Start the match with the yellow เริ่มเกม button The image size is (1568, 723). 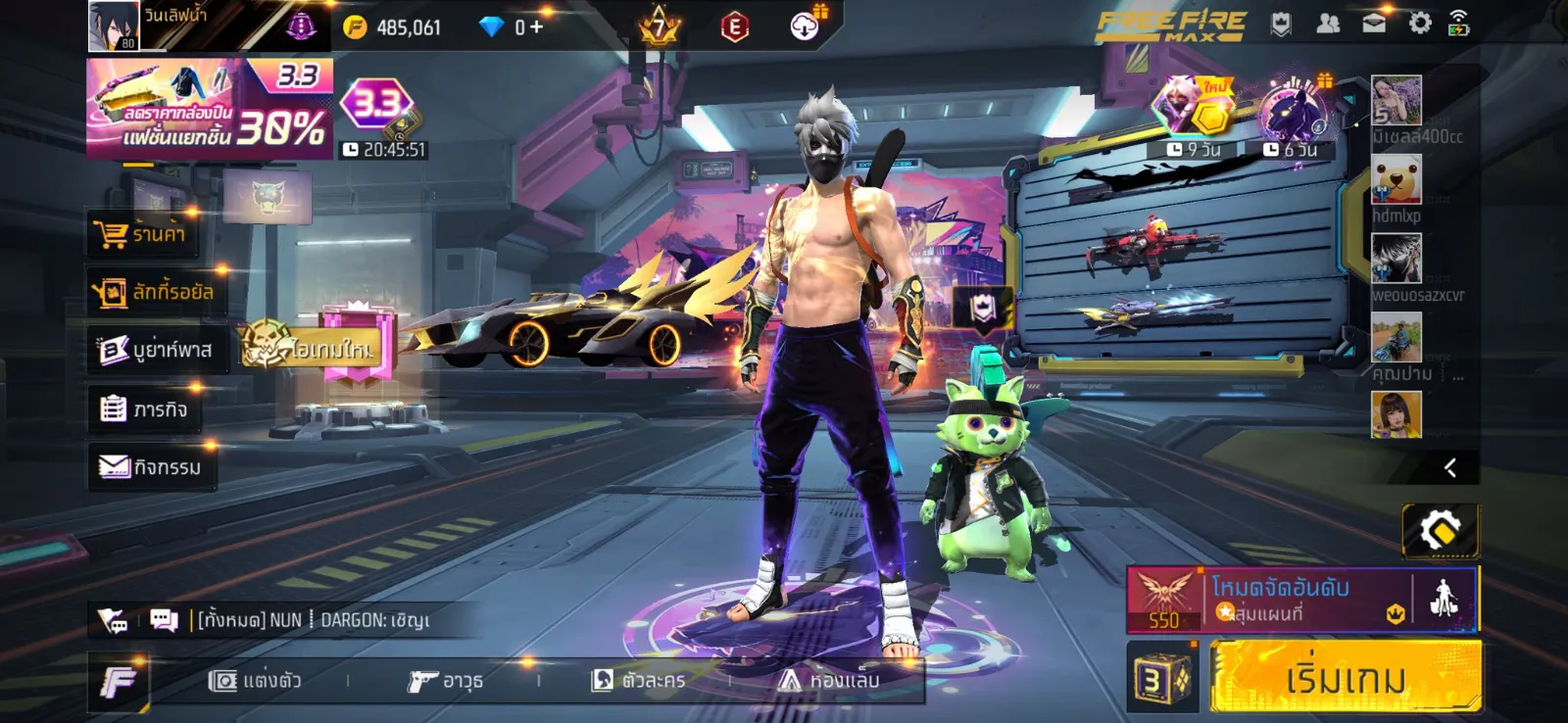[1345, 677]
